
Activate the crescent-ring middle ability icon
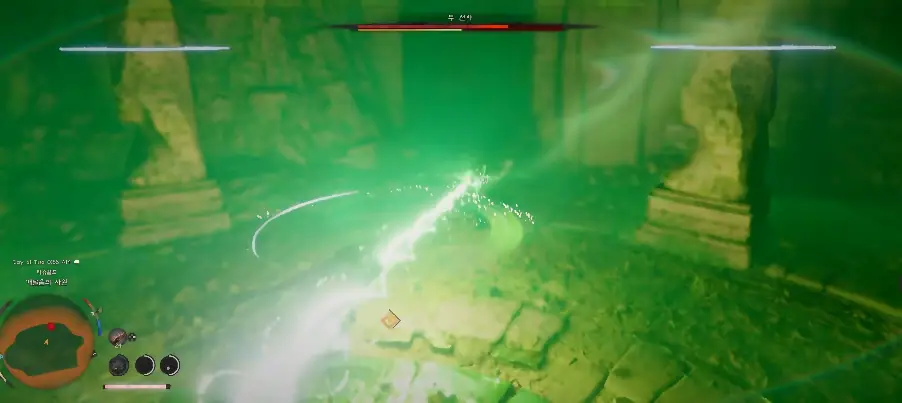(145, 365)
